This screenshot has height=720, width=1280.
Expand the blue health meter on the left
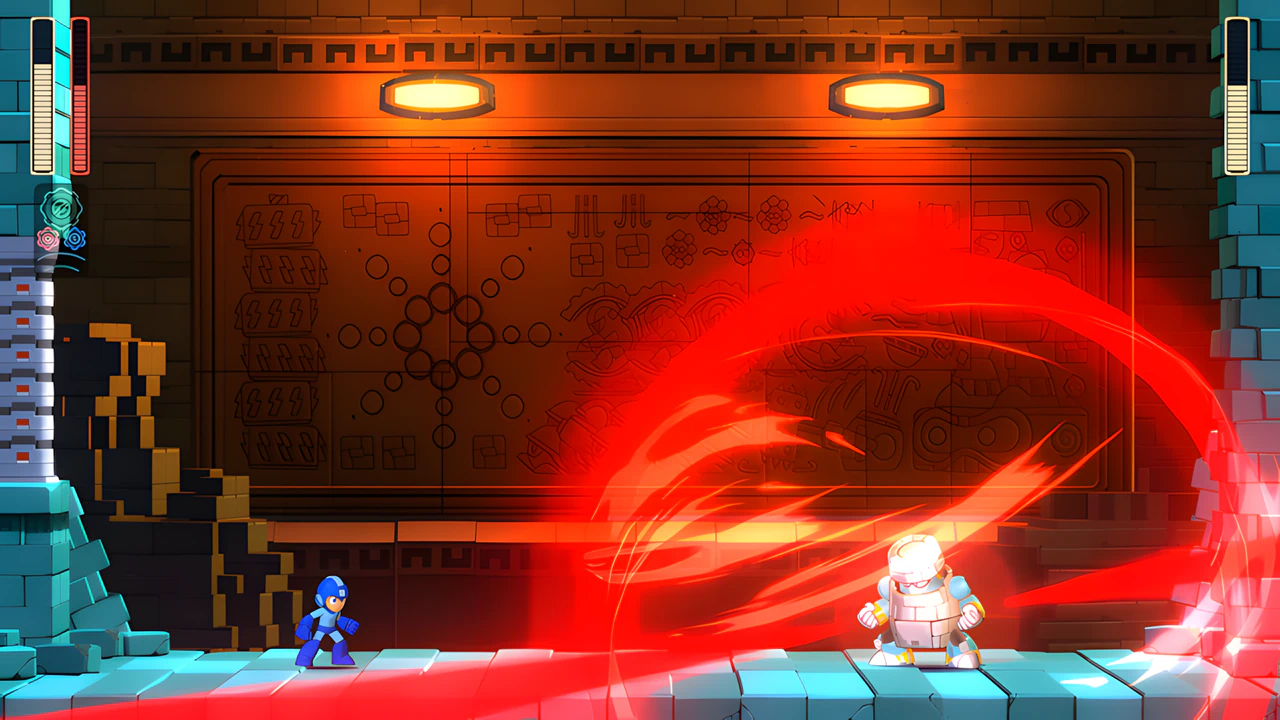[42, 90]
